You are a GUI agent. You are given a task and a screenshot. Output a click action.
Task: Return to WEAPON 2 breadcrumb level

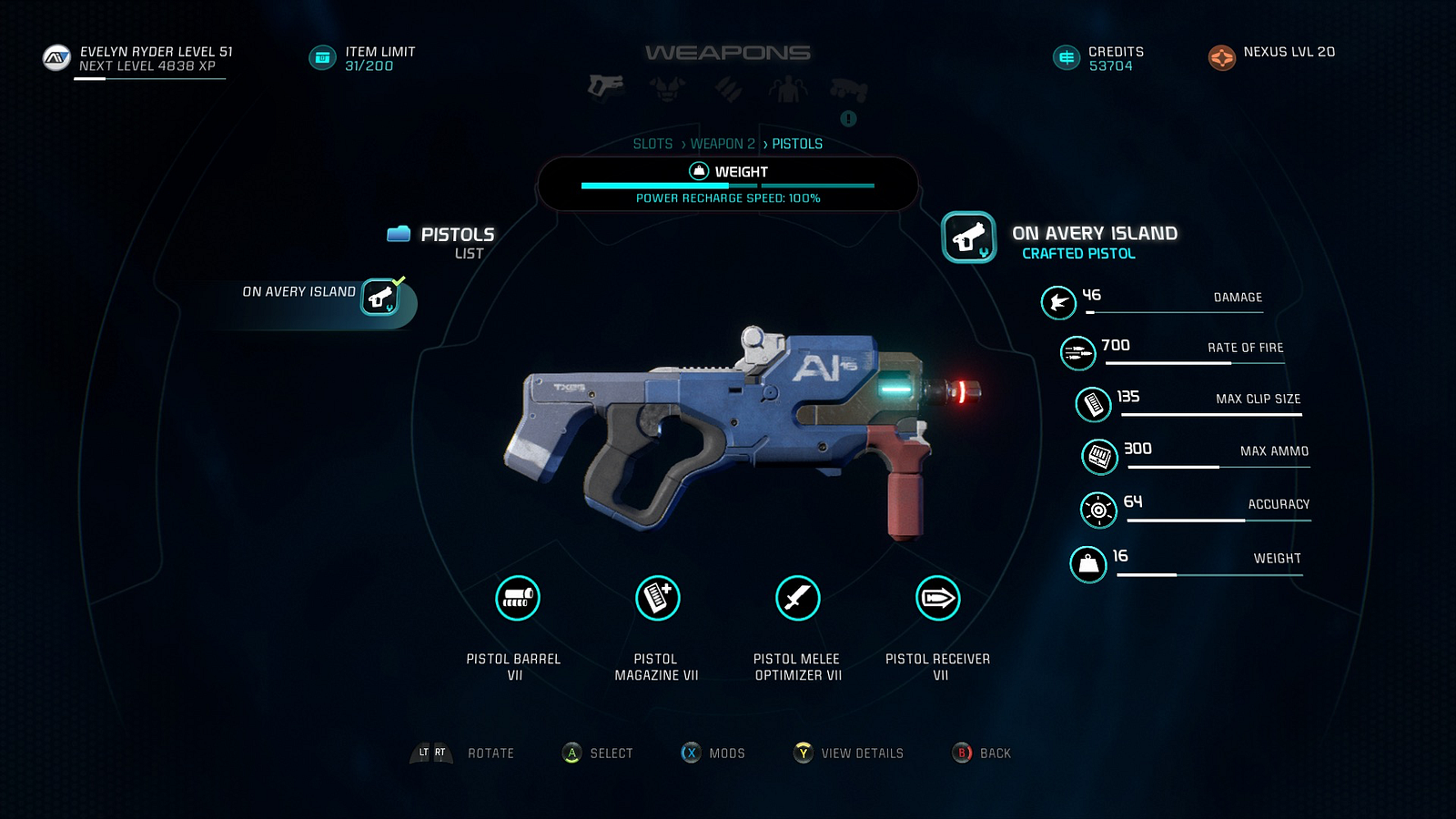pyautogui.click(x=723, y=144)
